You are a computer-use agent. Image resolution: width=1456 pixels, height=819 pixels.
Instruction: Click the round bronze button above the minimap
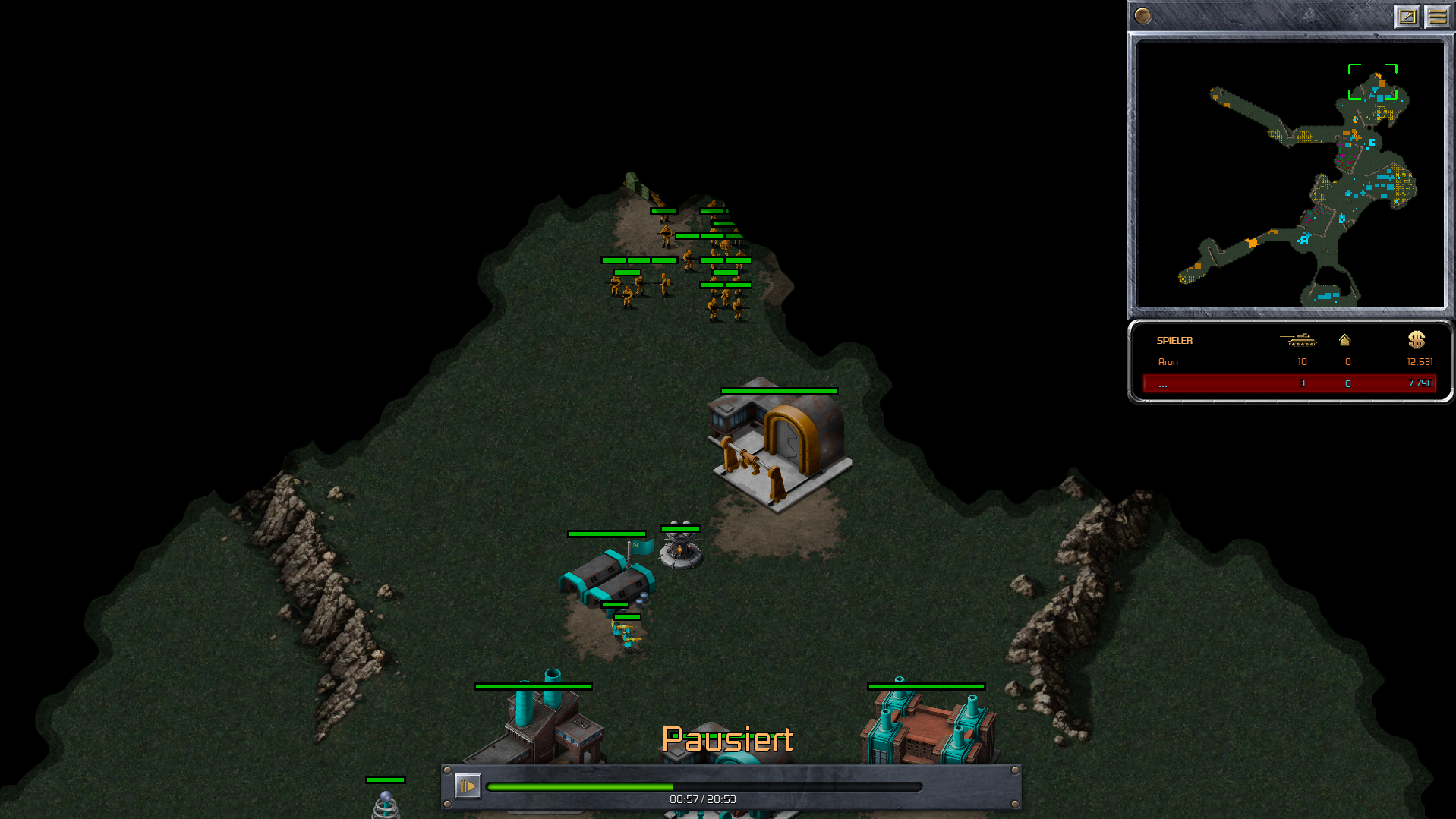[1142, 15]
